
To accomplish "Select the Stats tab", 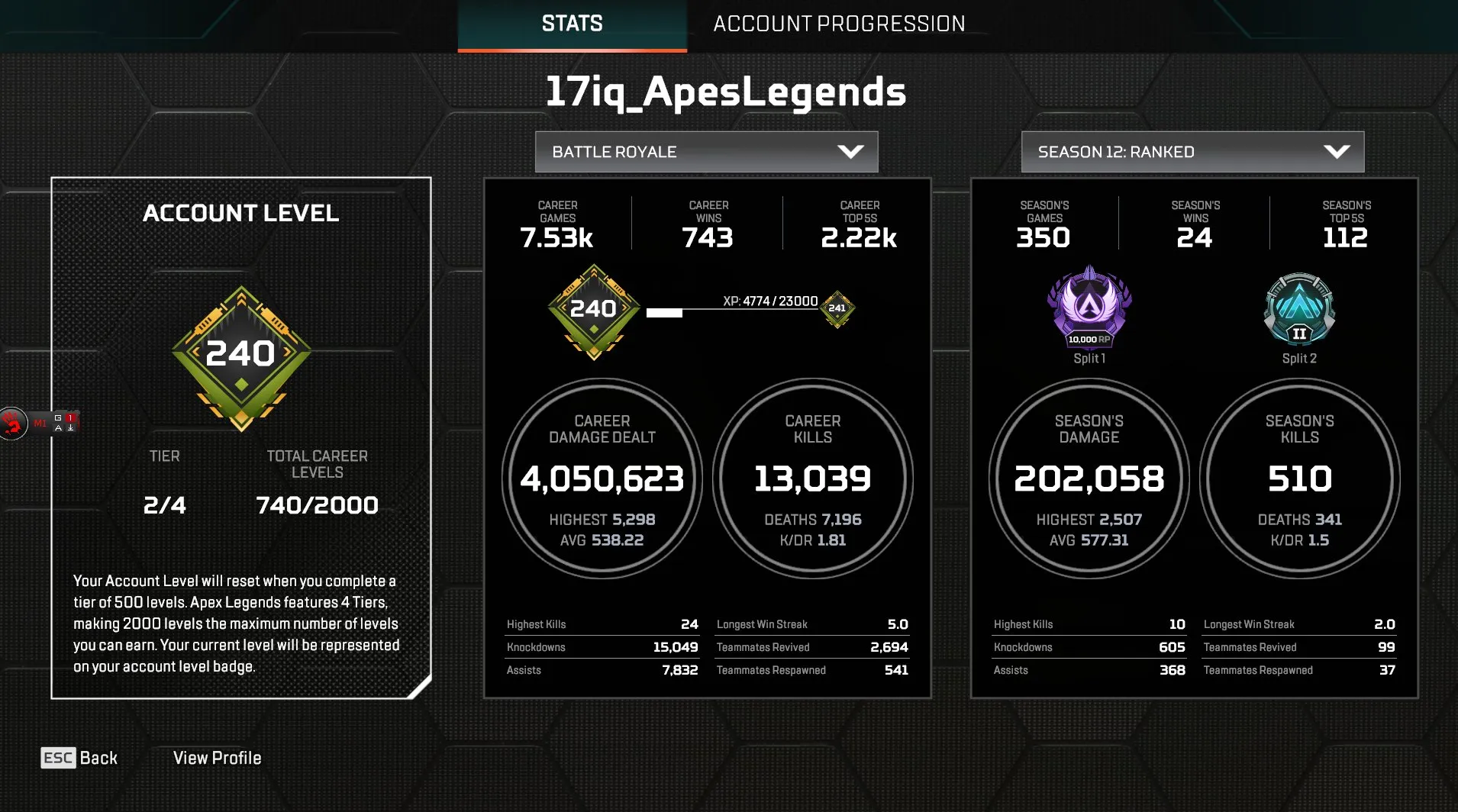I will (x=571, y=23).
